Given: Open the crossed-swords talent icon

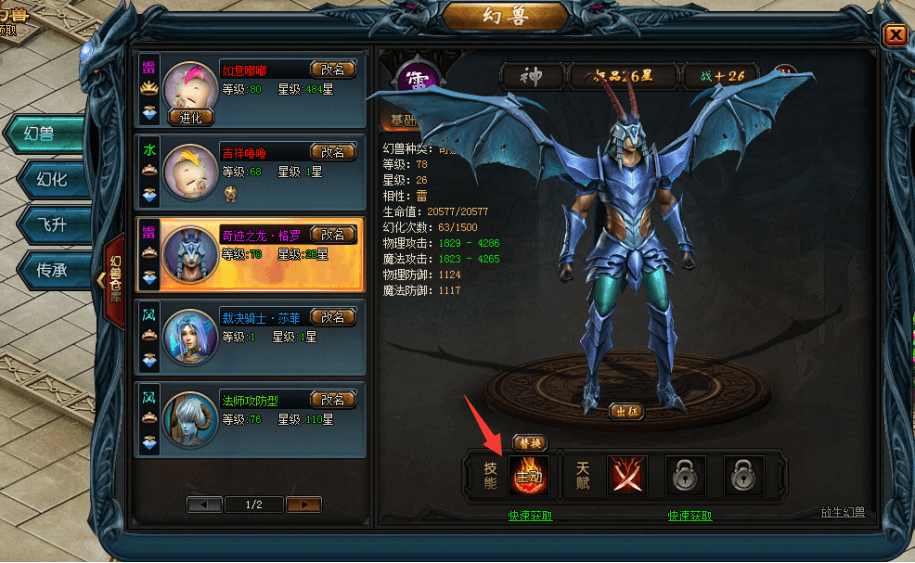Looking at the screenshot, I should click(627, 476).
